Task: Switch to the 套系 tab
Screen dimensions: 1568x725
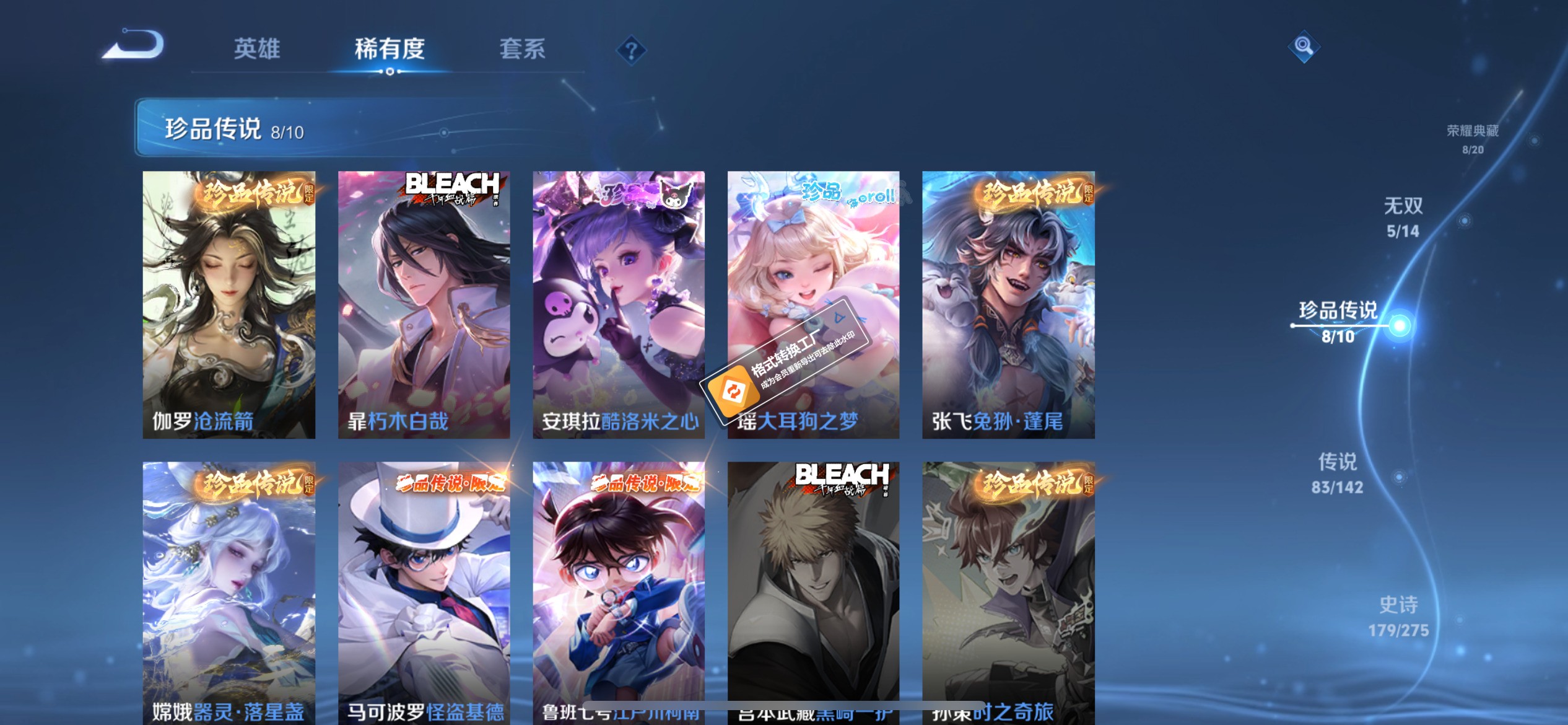Action: [523, 50]
